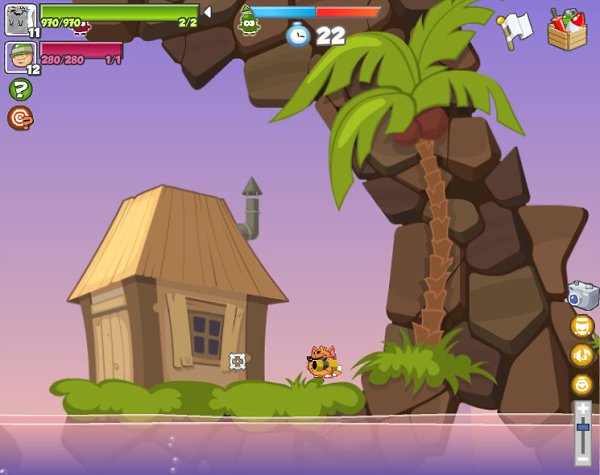Open the weapons crate inventory
The height and width of the screenshot is (475, 600).
point(567,29)
